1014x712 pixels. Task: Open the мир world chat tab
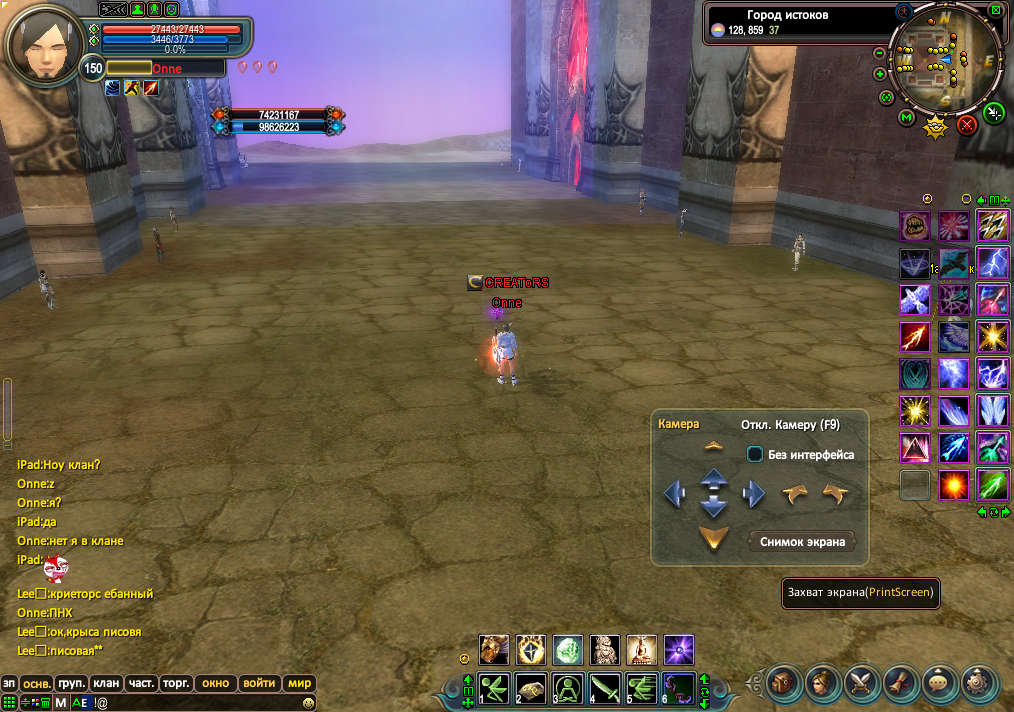coord(299,684)
